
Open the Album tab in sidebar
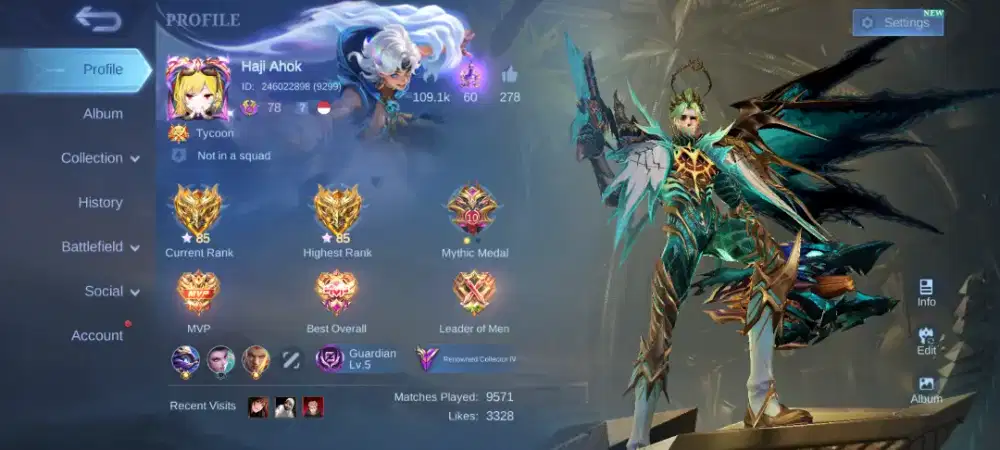point(102,114)
